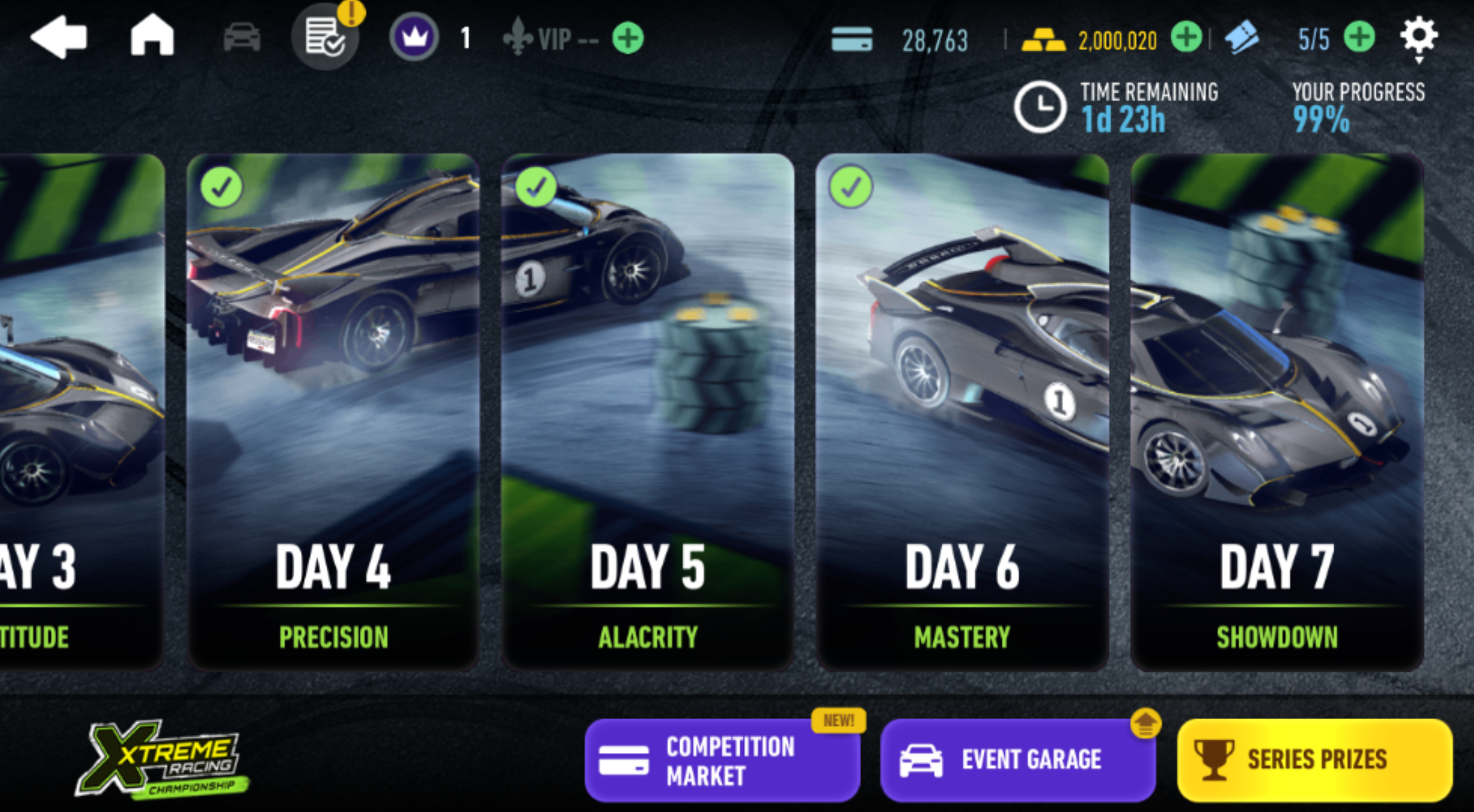Open the garage car icon
Image resolution: width=1474 pixels, height=812 pixels.
[242, 37]
